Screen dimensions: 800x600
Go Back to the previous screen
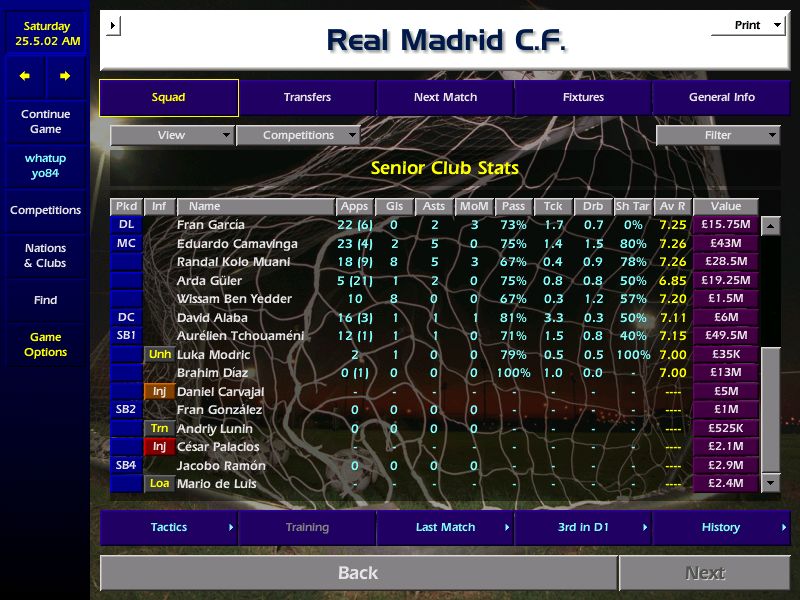coord(358,573)
